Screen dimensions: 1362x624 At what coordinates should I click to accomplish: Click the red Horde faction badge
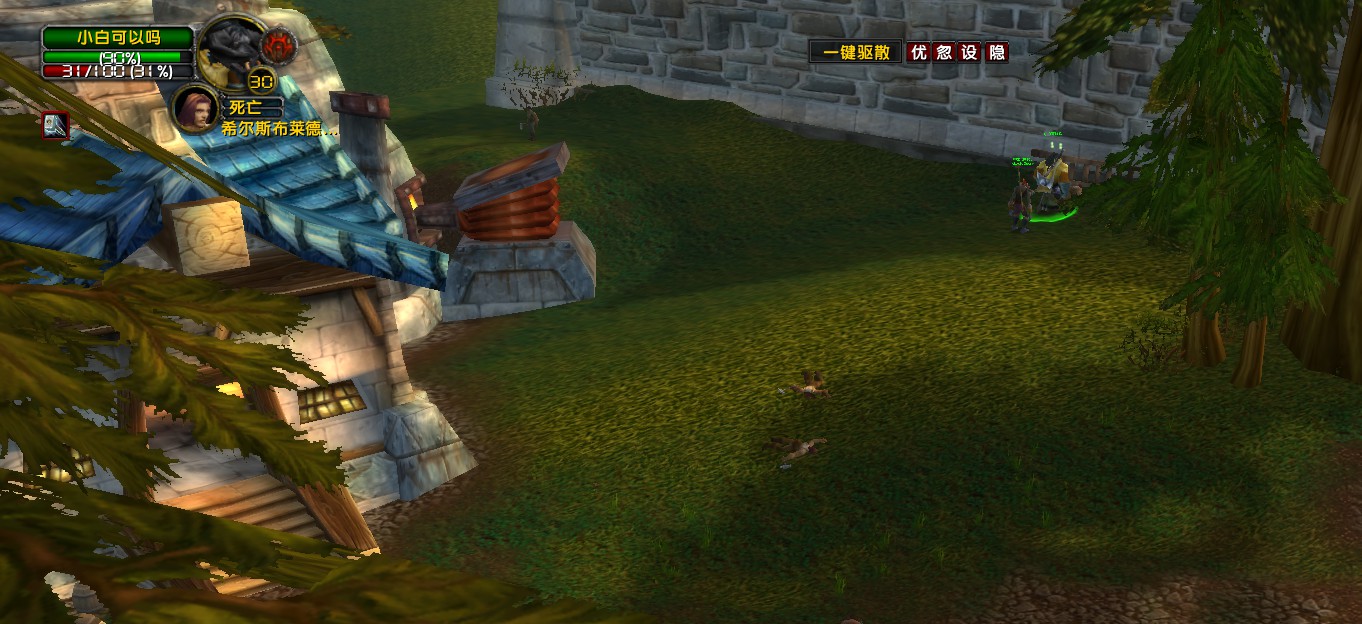click(x=278, y=44)
